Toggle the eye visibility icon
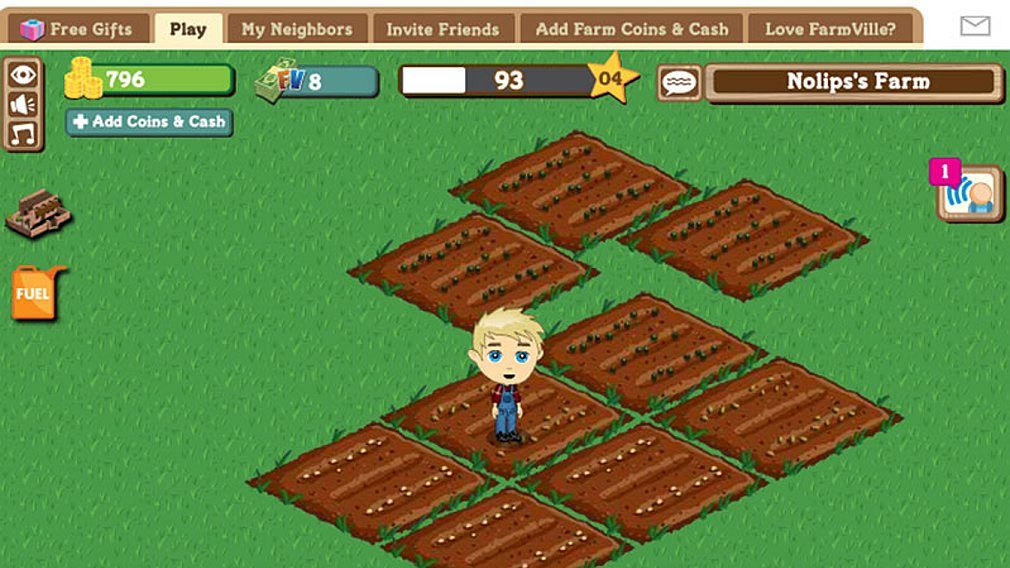 pos(23,75)
